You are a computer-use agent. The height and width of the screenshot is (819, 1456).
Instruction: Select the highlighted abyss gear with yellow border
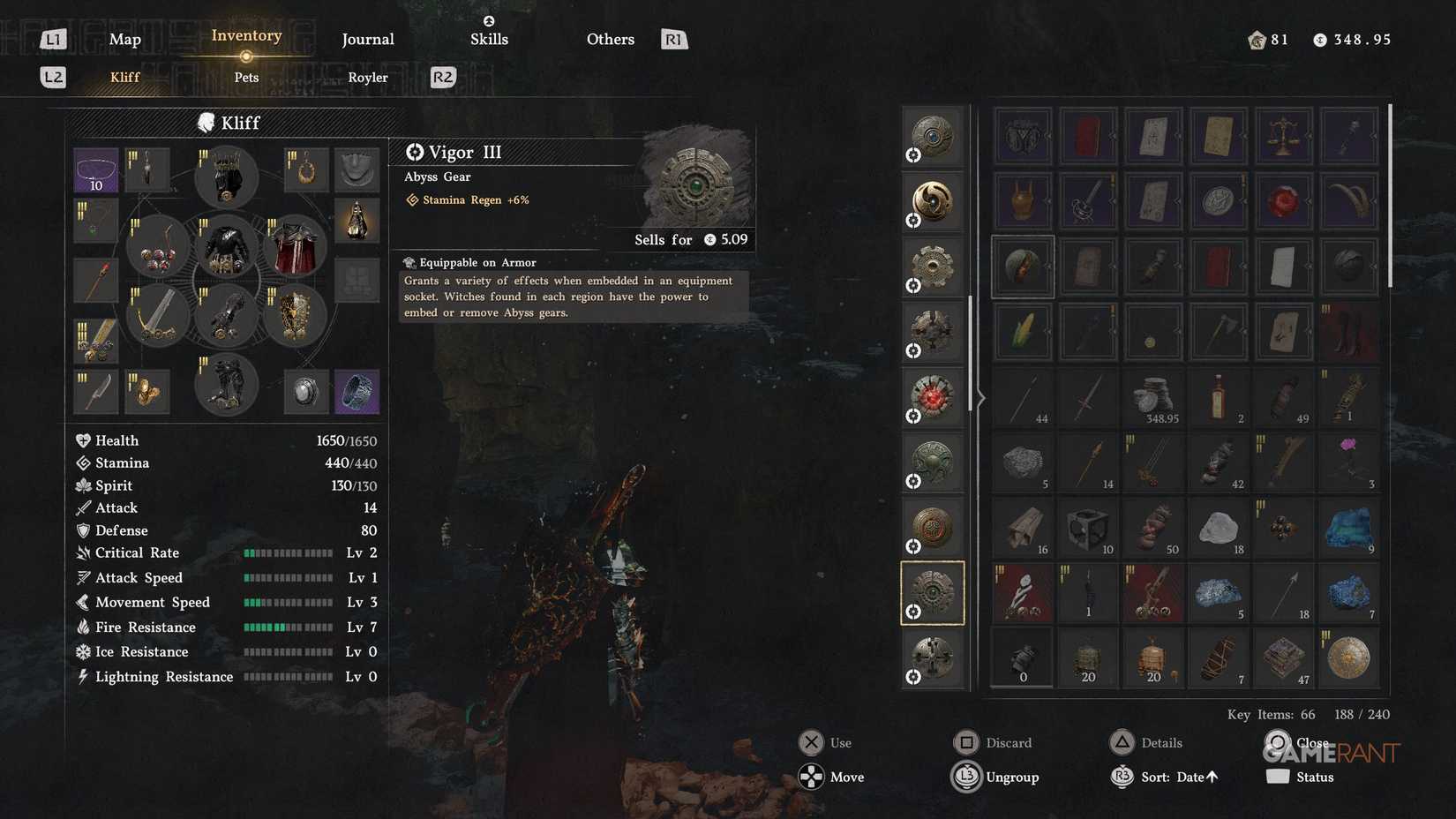click(x=932, y=592)
